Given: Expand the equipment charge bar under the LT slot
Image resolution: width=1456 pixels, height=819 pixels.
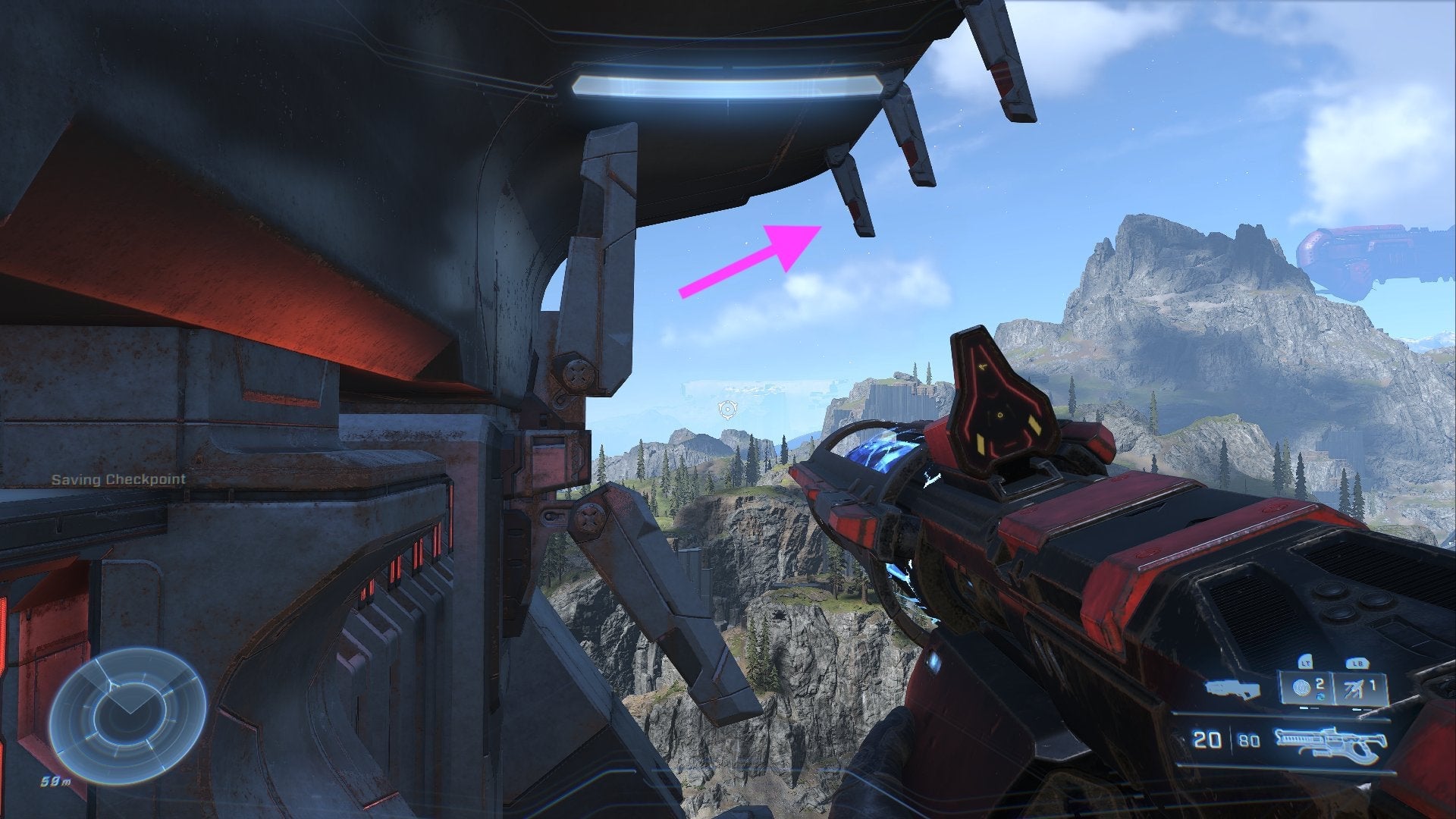Looking at the screenshot, I should tap(1309, 708).
